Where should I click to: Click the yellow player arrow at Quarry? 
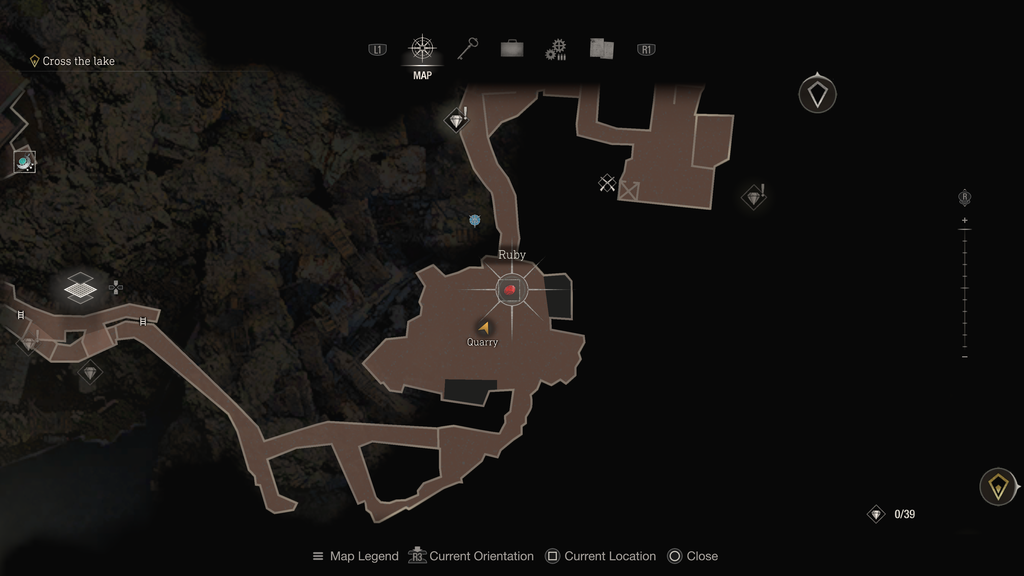coord(484,327)
